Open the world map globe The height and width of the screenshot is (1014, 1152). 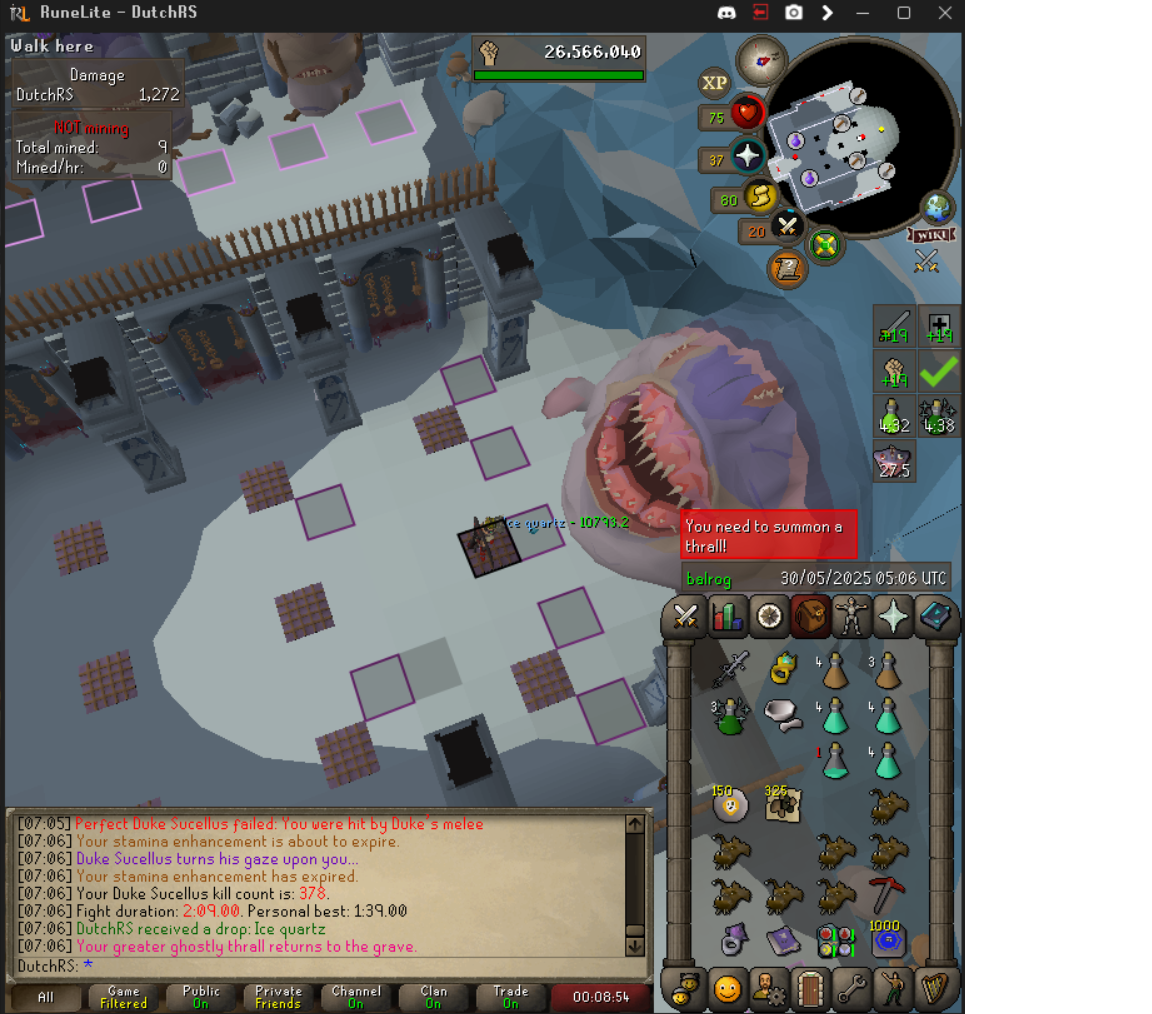click(937, 208)
